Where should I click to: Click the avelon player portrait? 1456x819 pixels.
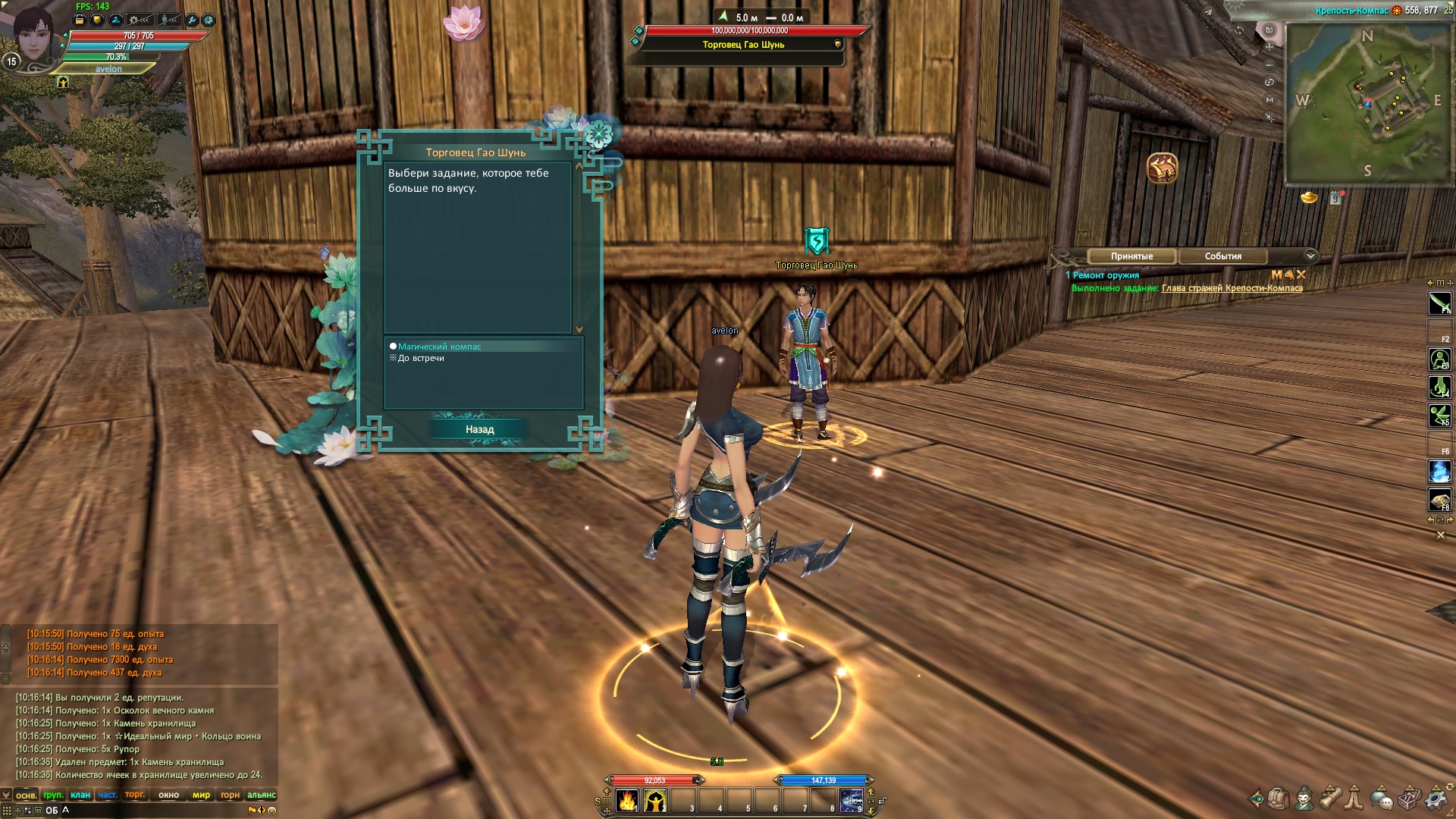(x=34, y=36)
